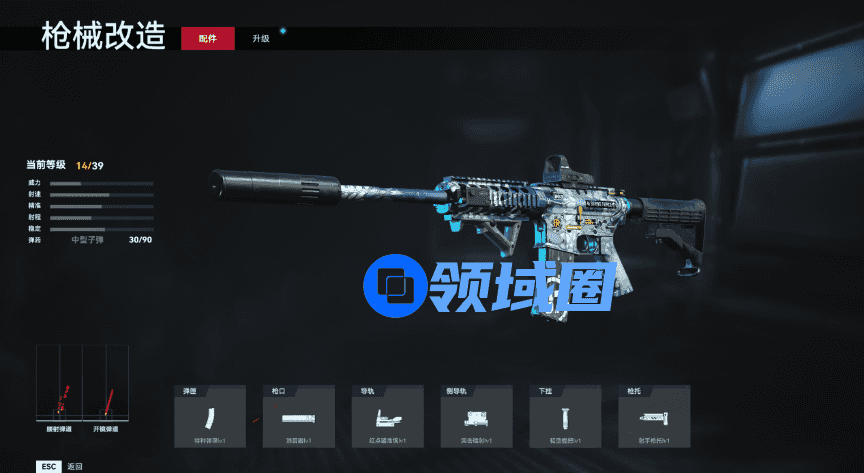
Task: Switch to the 配件 attachments tab
Action: tap(207, 38)
